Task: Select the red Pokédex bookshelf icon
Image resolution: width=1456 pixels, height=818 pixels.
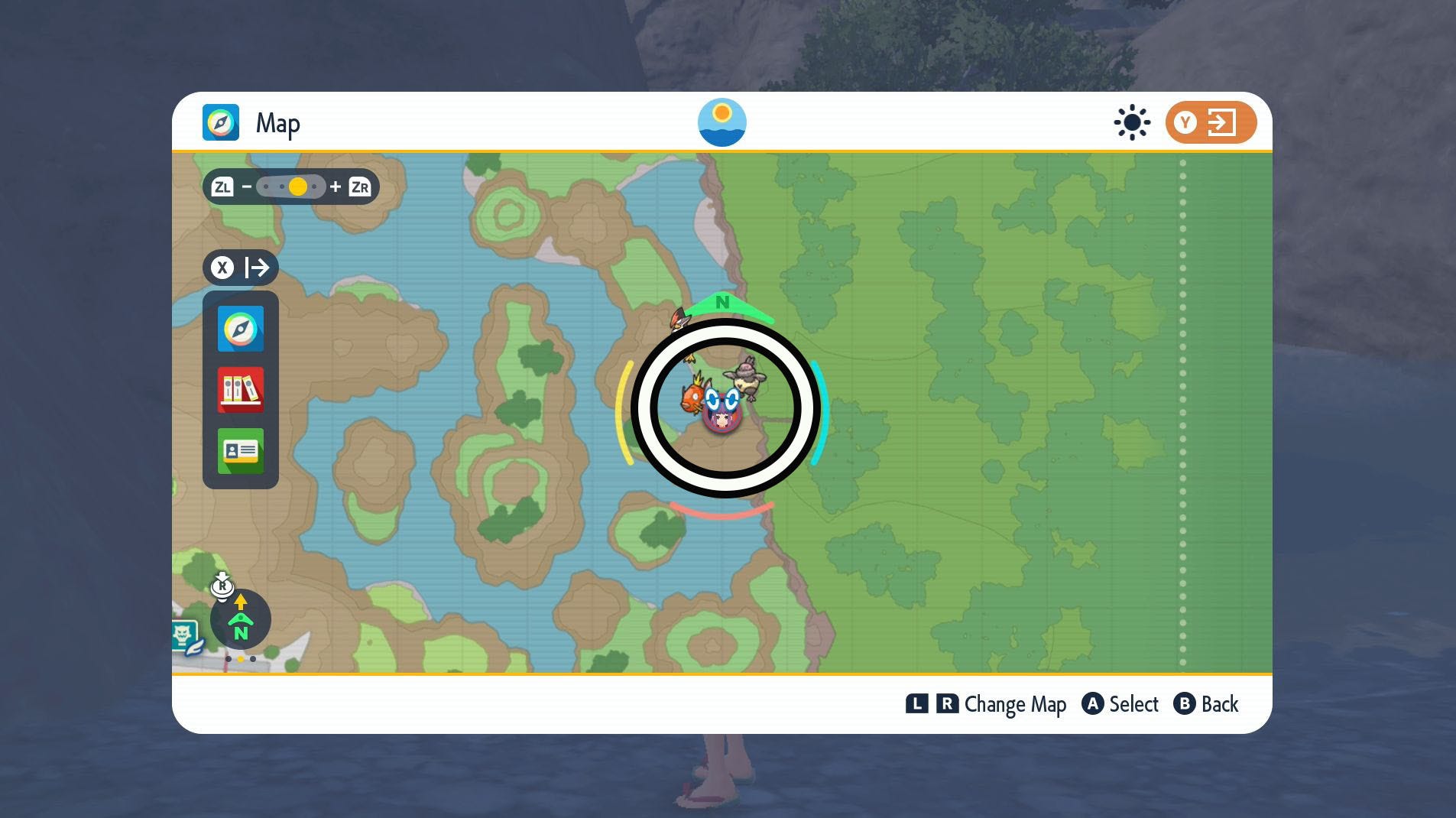Action: point(240,390)
